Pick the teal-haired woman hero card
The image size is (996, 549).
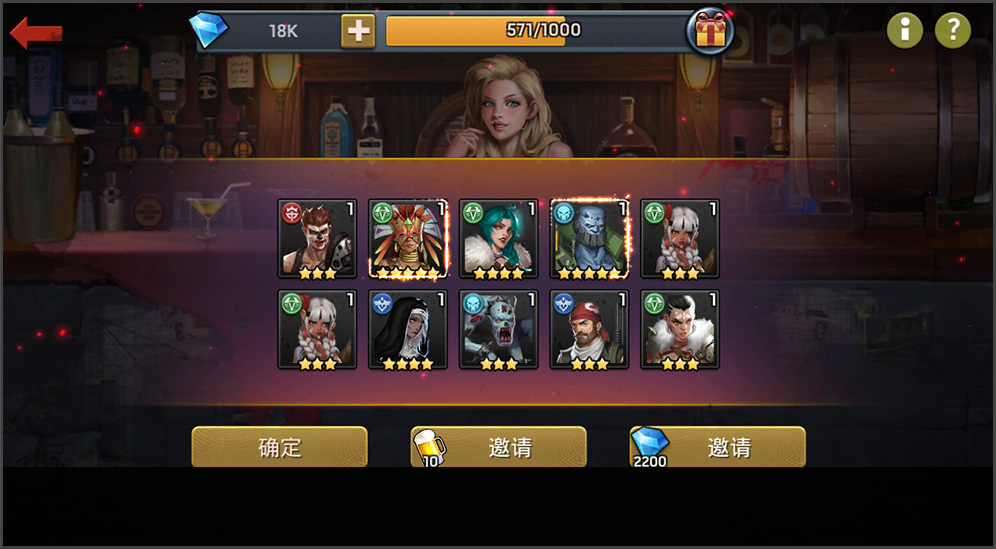click(x=498, y=239)
